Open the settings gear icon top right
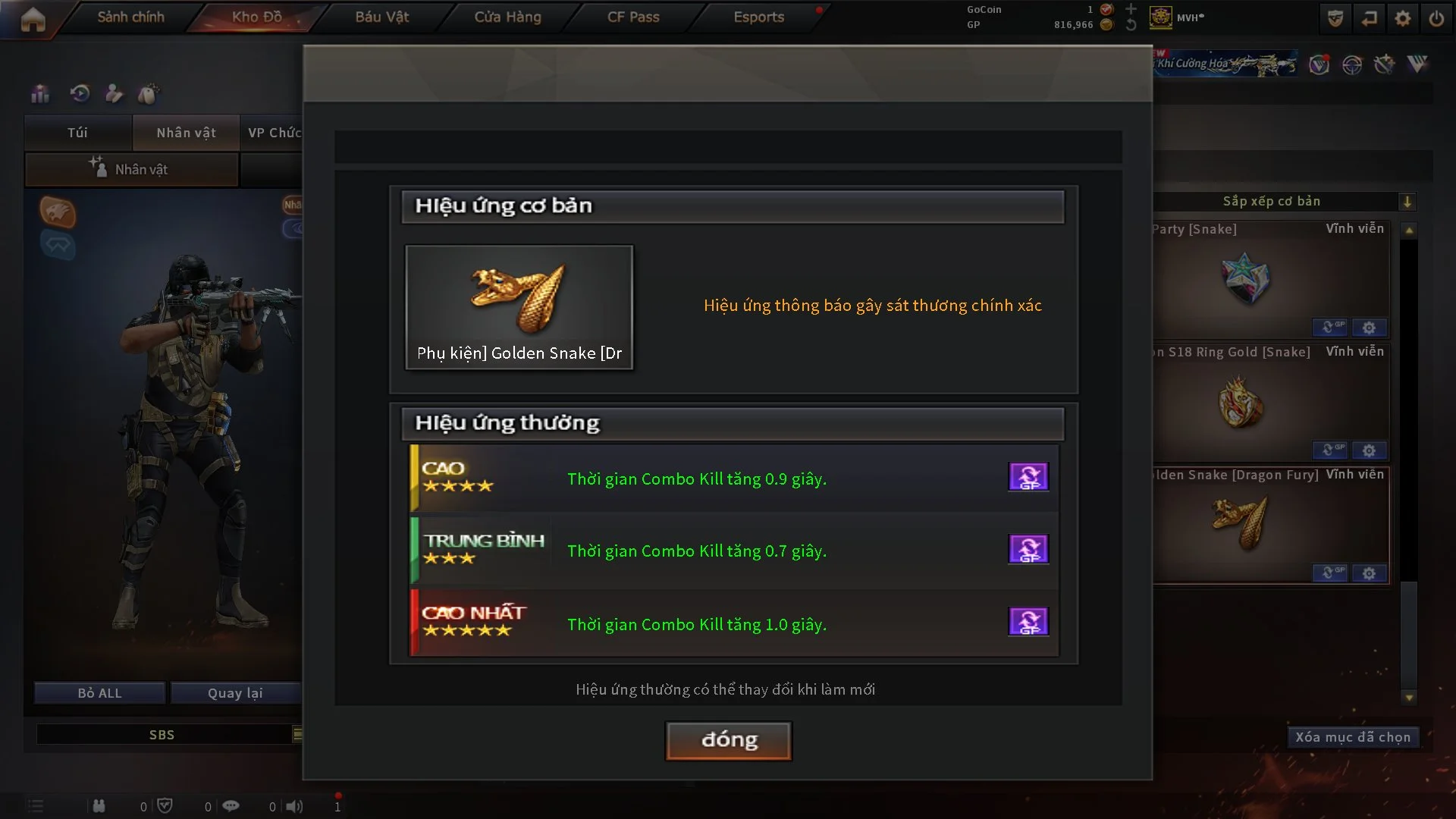1456x819 pixels. 1404,17
